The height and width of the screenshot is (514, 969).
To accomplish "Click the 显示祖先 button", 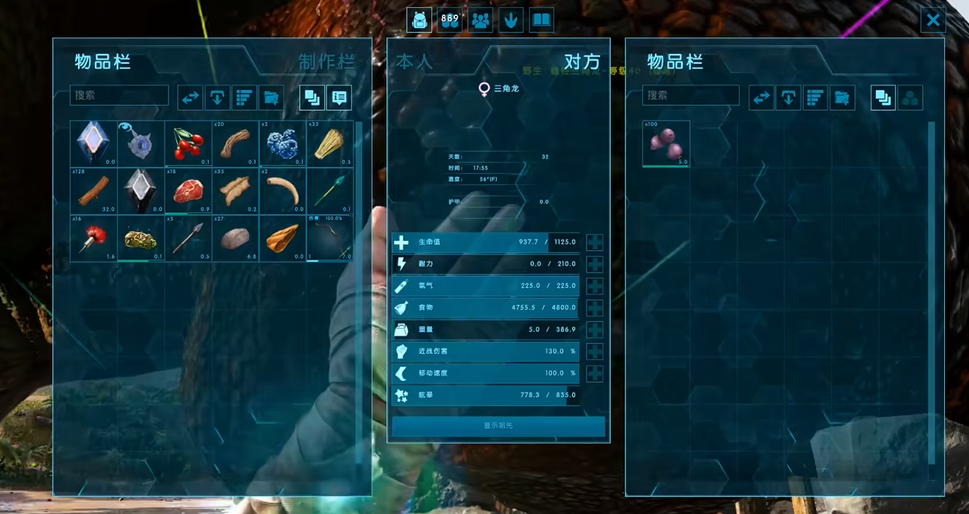I will [x=498, y=426].
